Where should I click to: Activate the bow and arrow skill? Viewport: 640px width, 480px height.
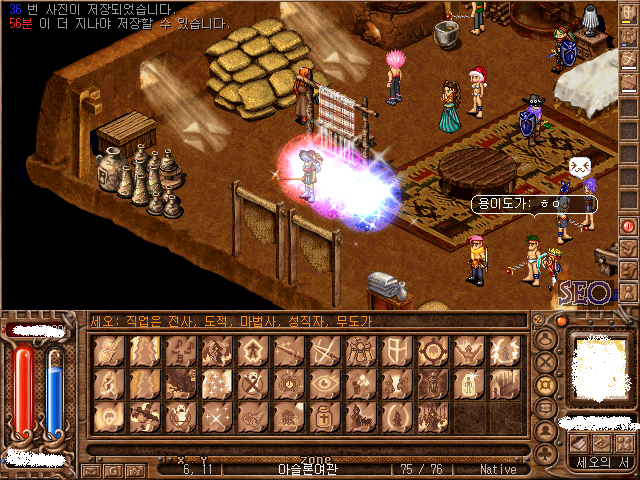tap(322, 351)
